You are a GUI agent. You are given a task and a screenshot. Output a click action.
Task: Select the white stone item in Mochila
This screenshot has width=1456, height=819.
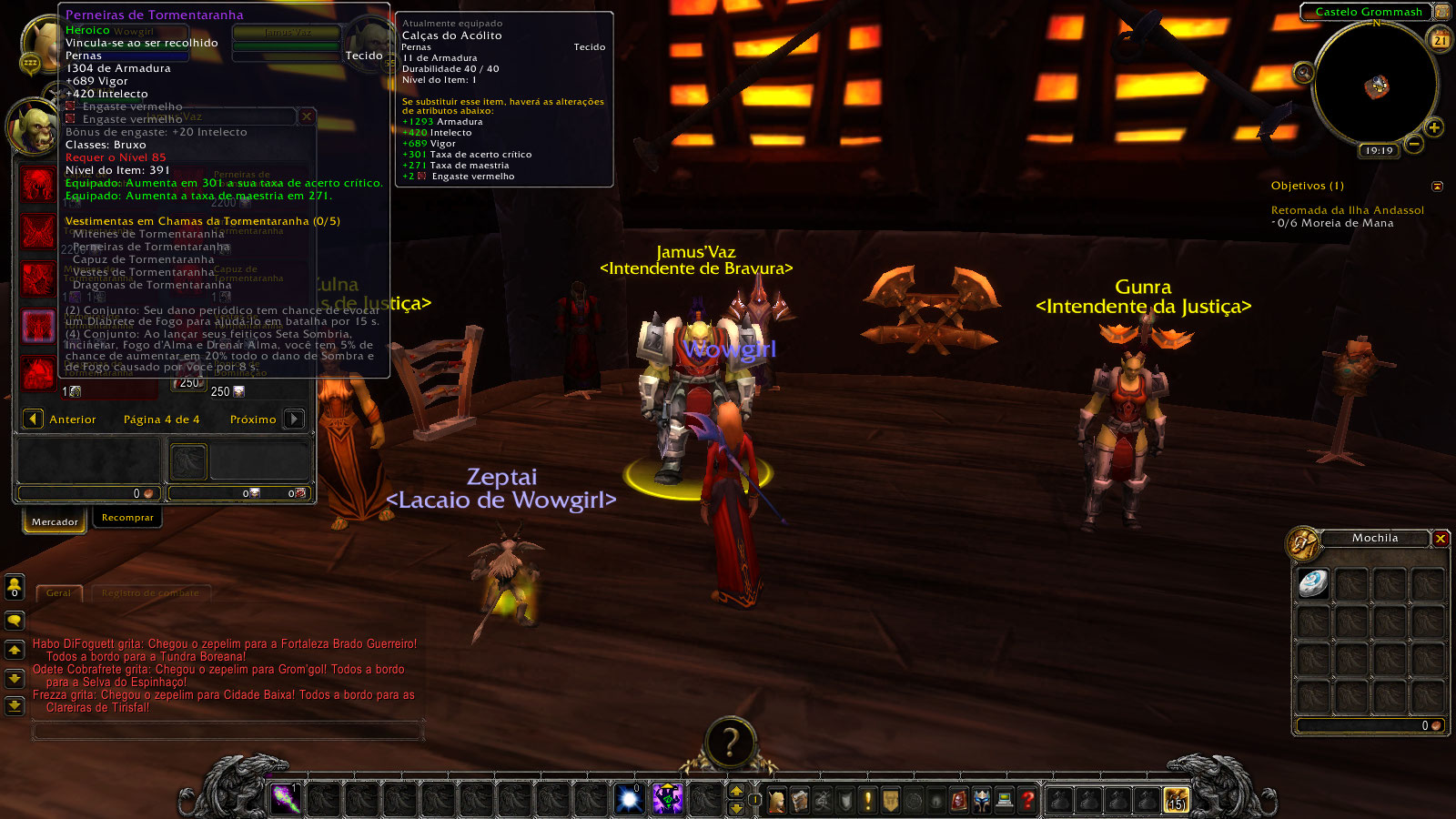(1313, 583)
